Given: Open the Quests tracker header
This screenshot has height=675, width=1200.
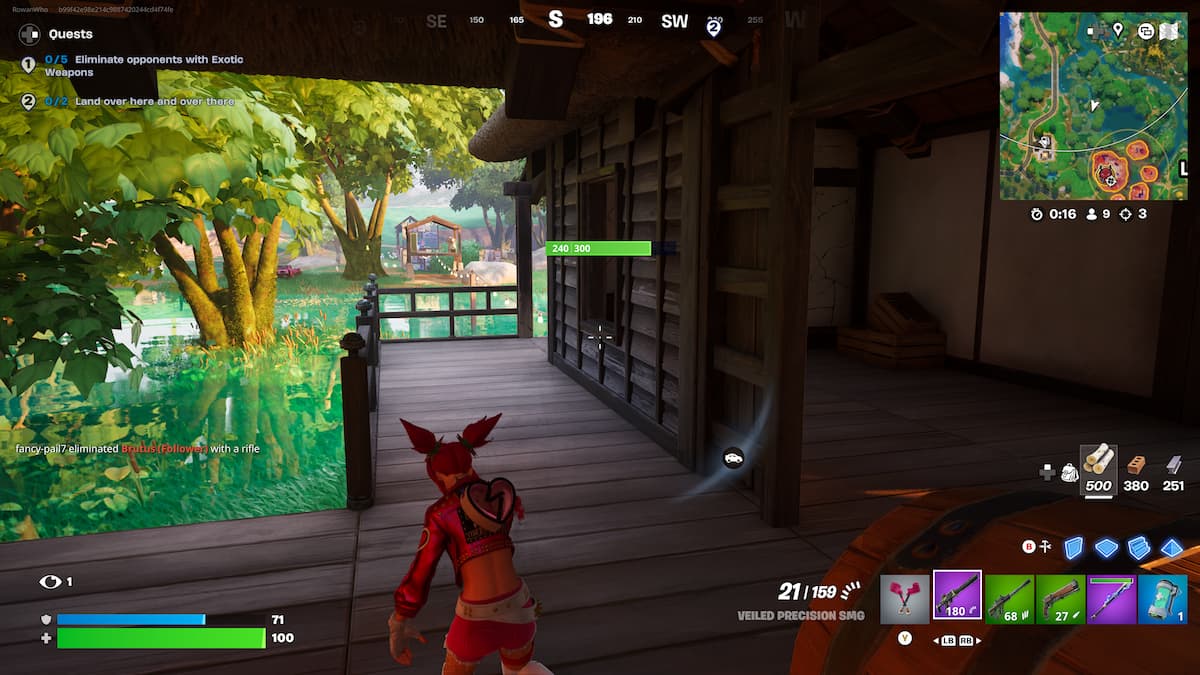Looking at the screenshot, I should pos(70,33).
